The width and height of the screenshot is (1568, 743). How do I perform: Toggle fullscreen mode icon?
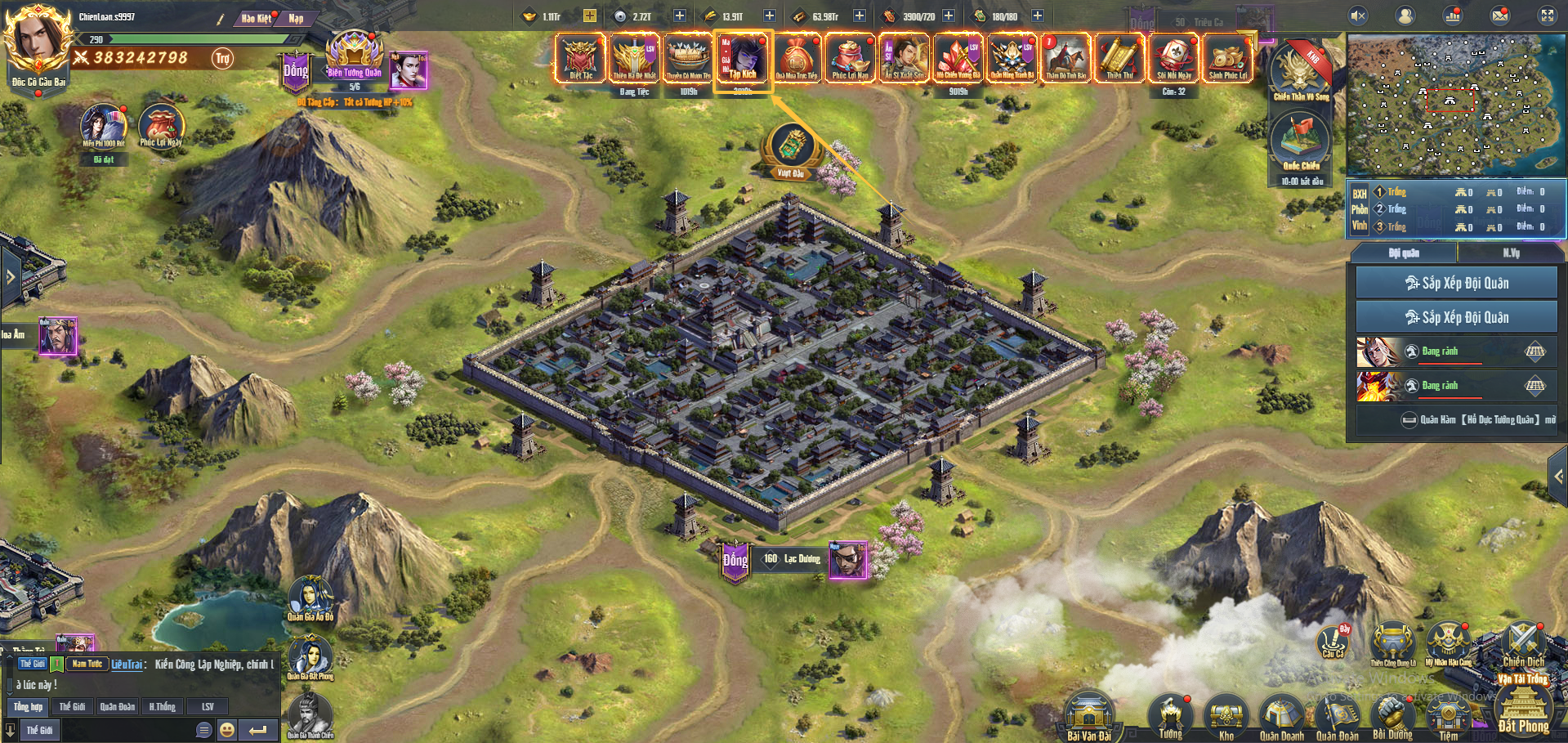coord(1548,16)
